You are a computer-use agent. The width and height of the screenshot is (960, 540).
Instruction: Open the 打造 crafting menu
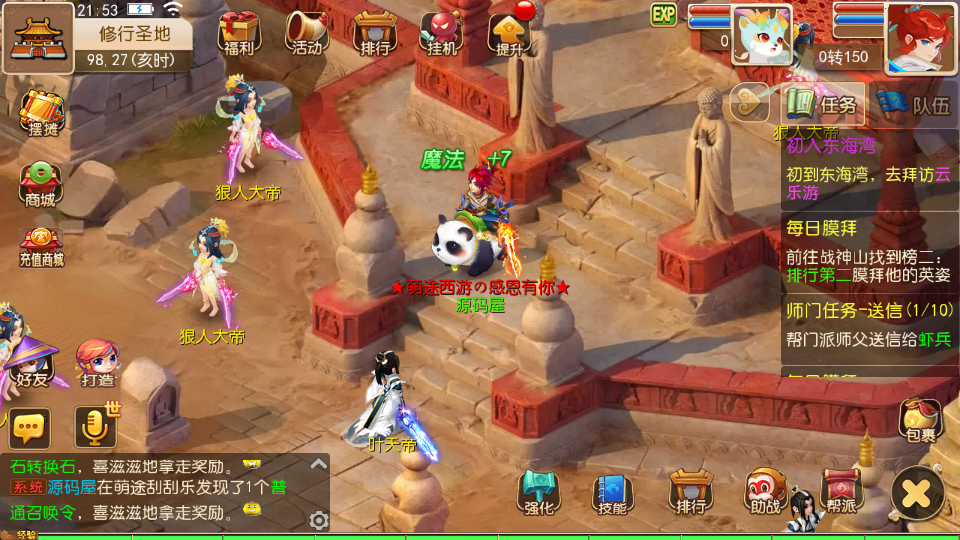click(97, 364)
